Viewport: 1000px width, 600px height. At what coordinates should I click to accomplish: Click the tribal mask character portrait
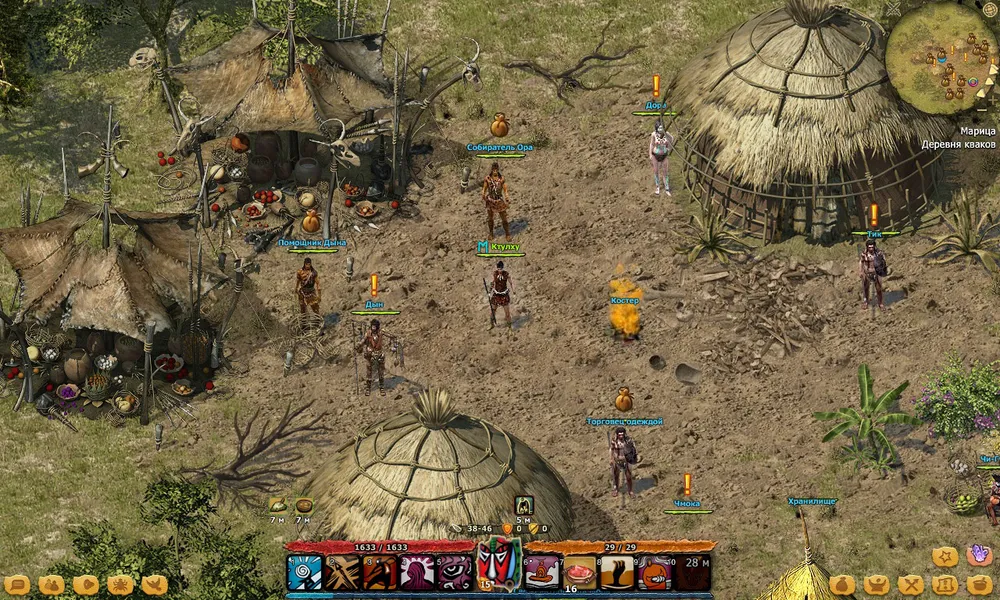pyautogui.click(x=499, y=565)
